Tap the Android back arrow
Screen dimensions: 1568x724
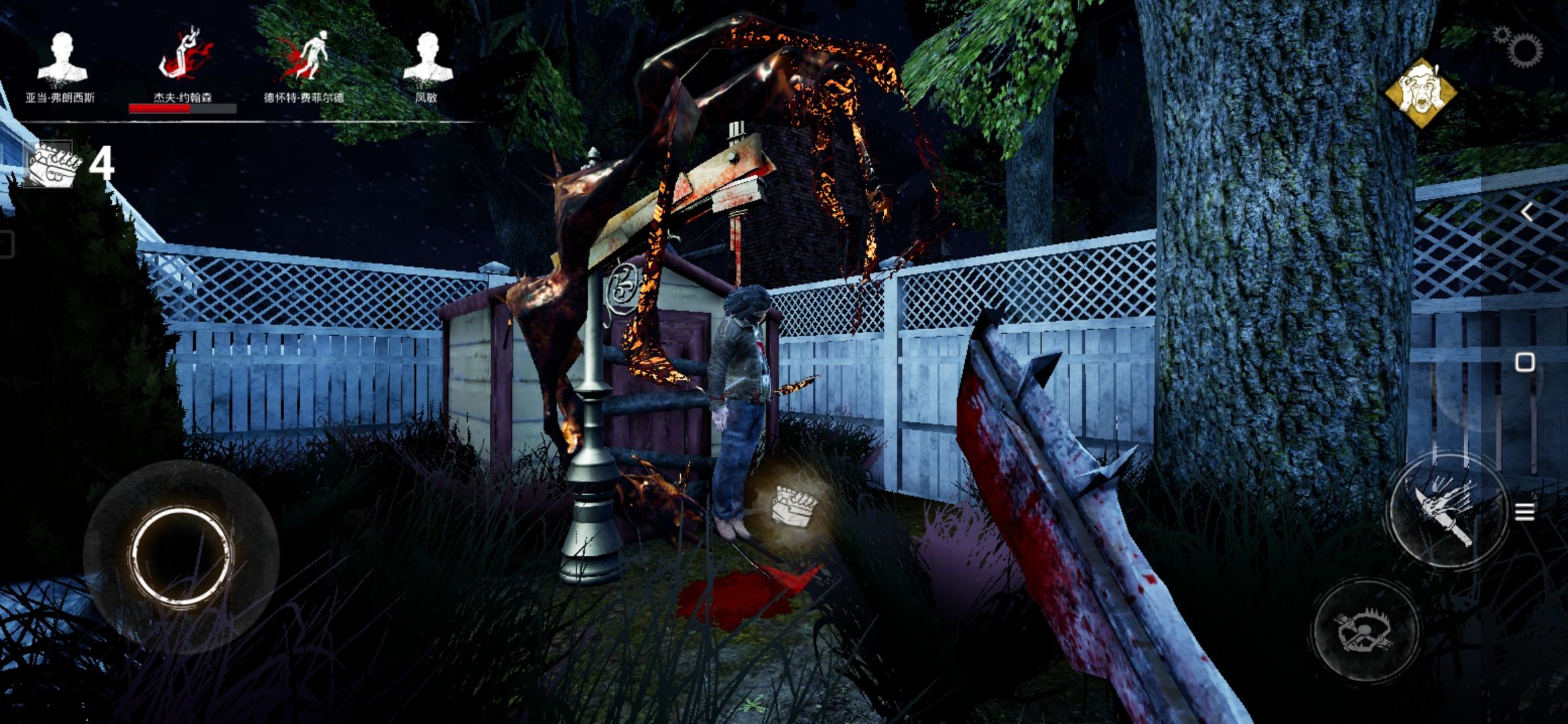1526,213
